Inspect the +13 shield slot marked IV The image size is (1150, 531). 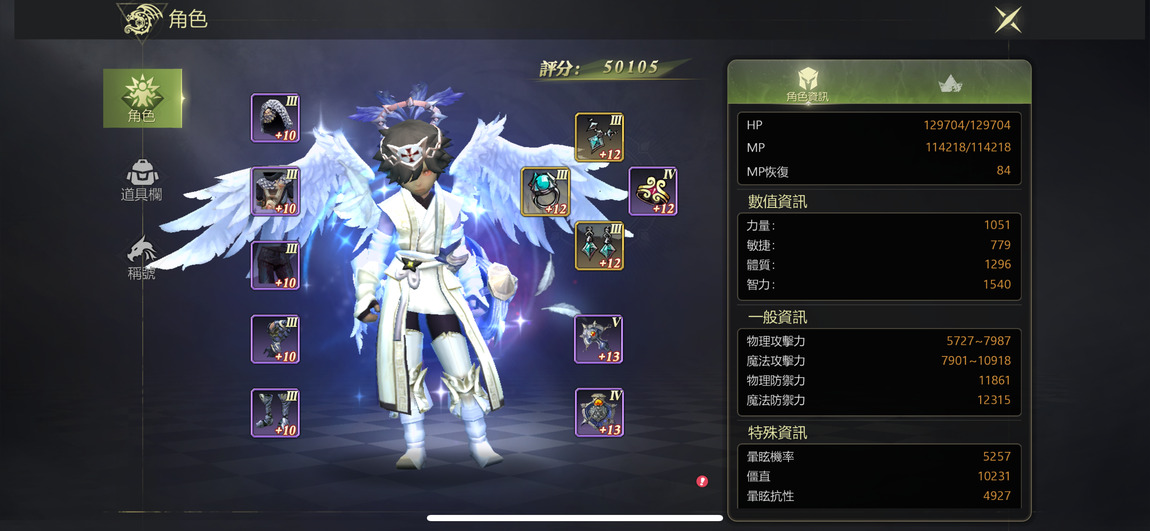coord(599,413)
